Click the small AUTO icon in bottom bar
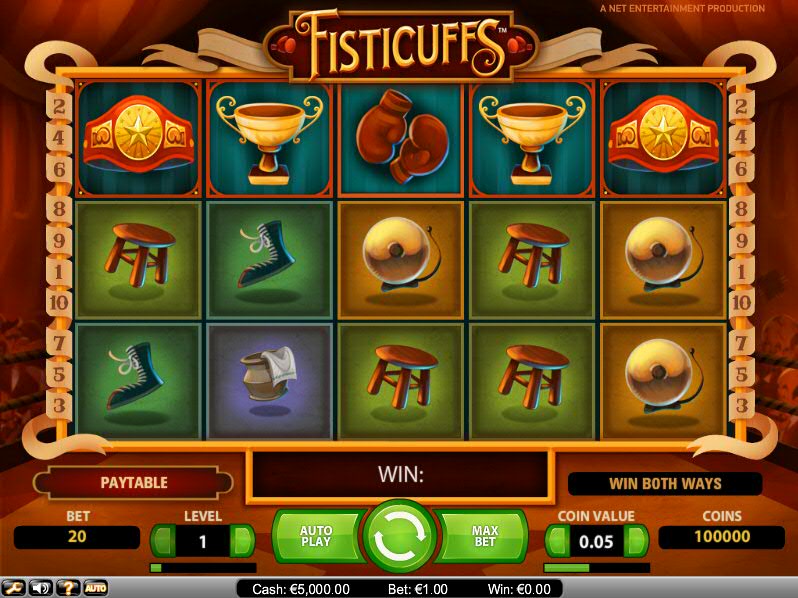Screen dimensions: 798x598 (x=95, y=588)
